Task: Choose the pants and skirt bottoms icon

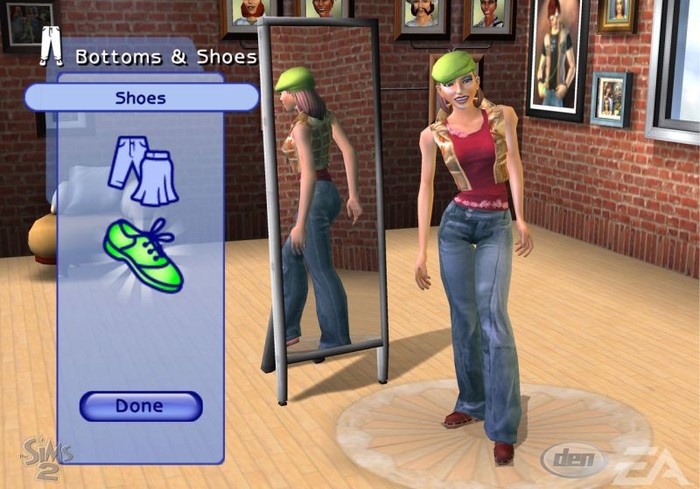Action: [x=143, y=168]
